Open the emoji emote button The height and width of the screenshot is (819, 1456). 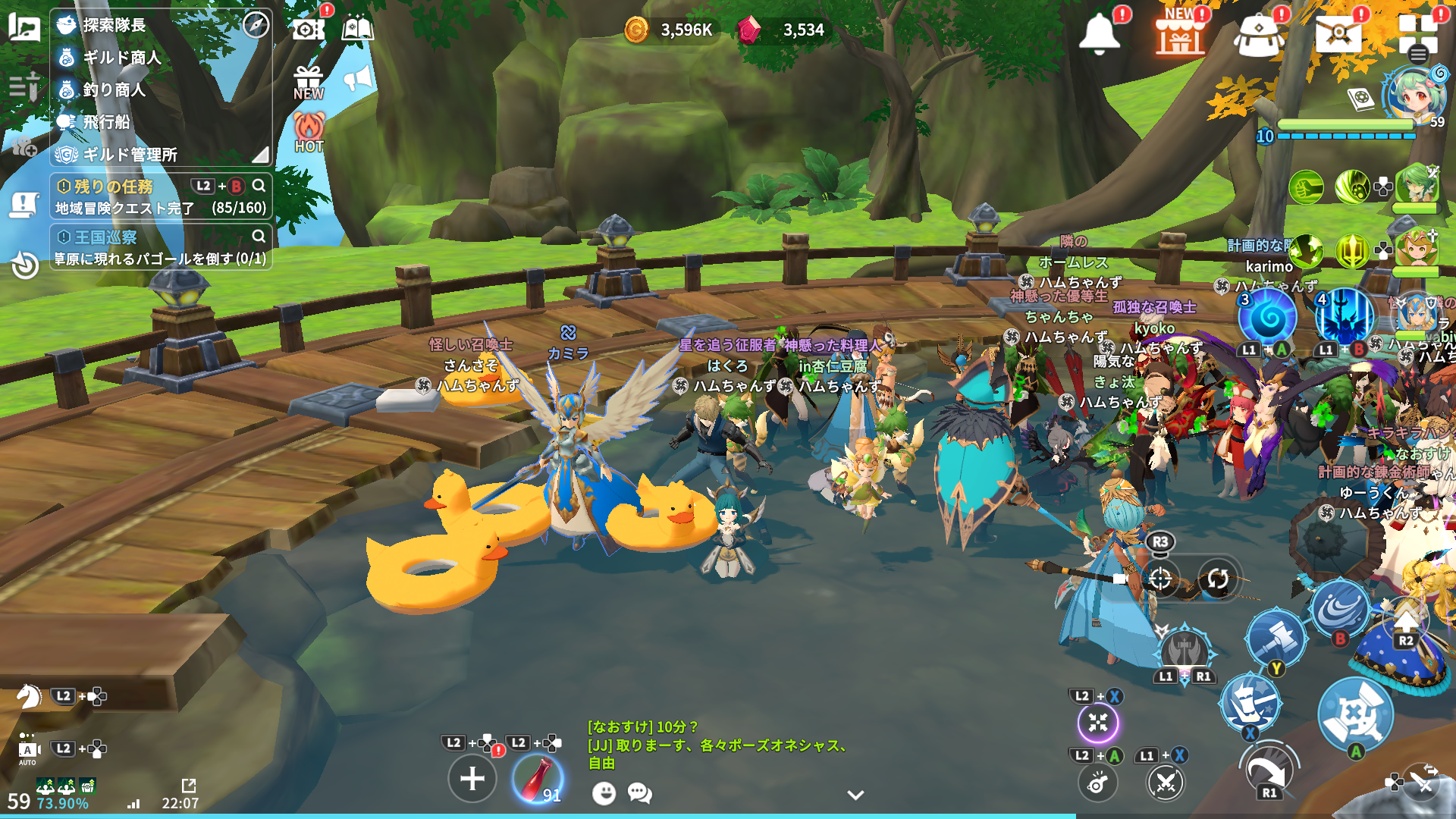tap(604, 793)
